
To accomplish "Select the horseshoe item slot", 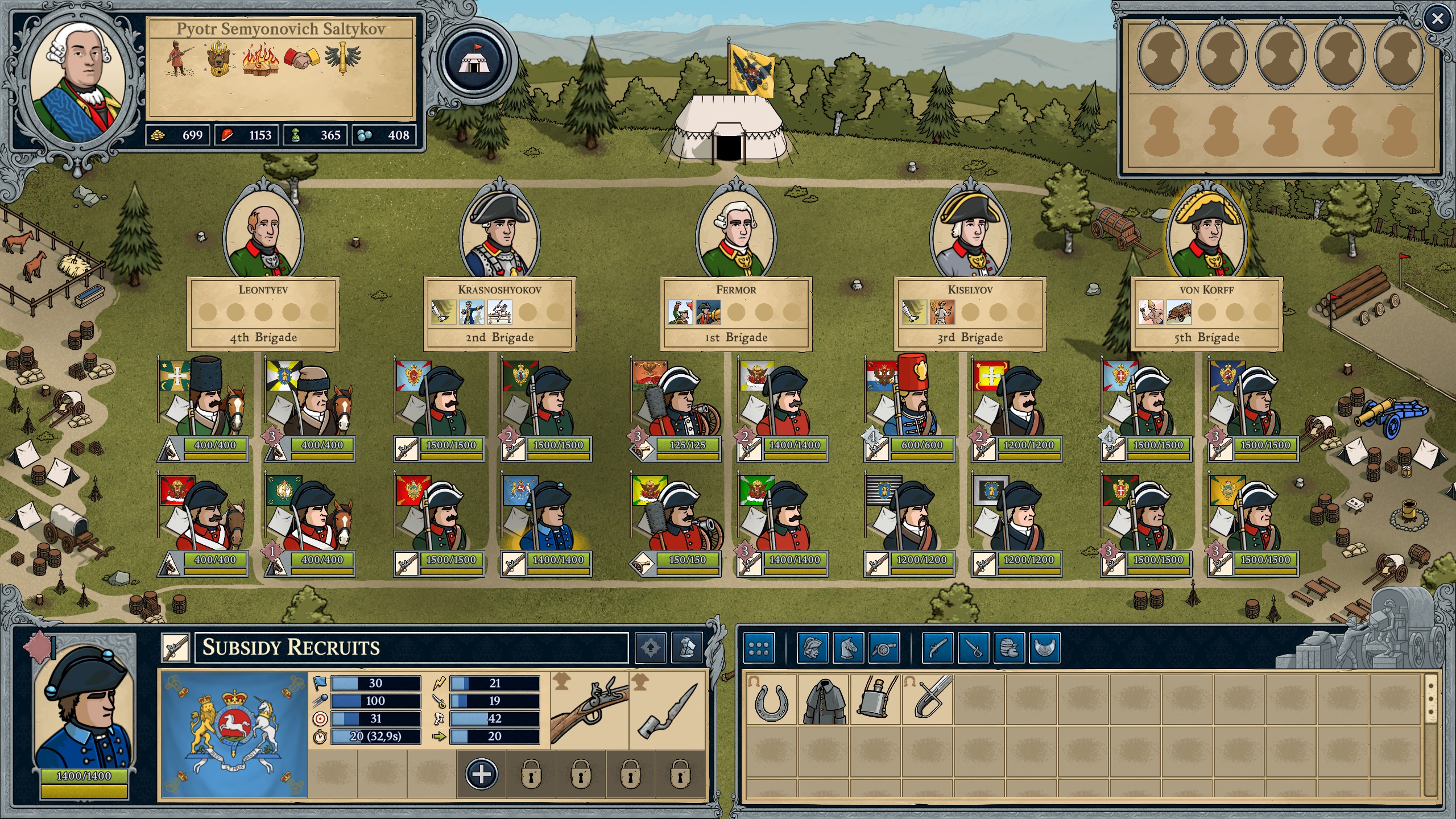I will [771, 700].
